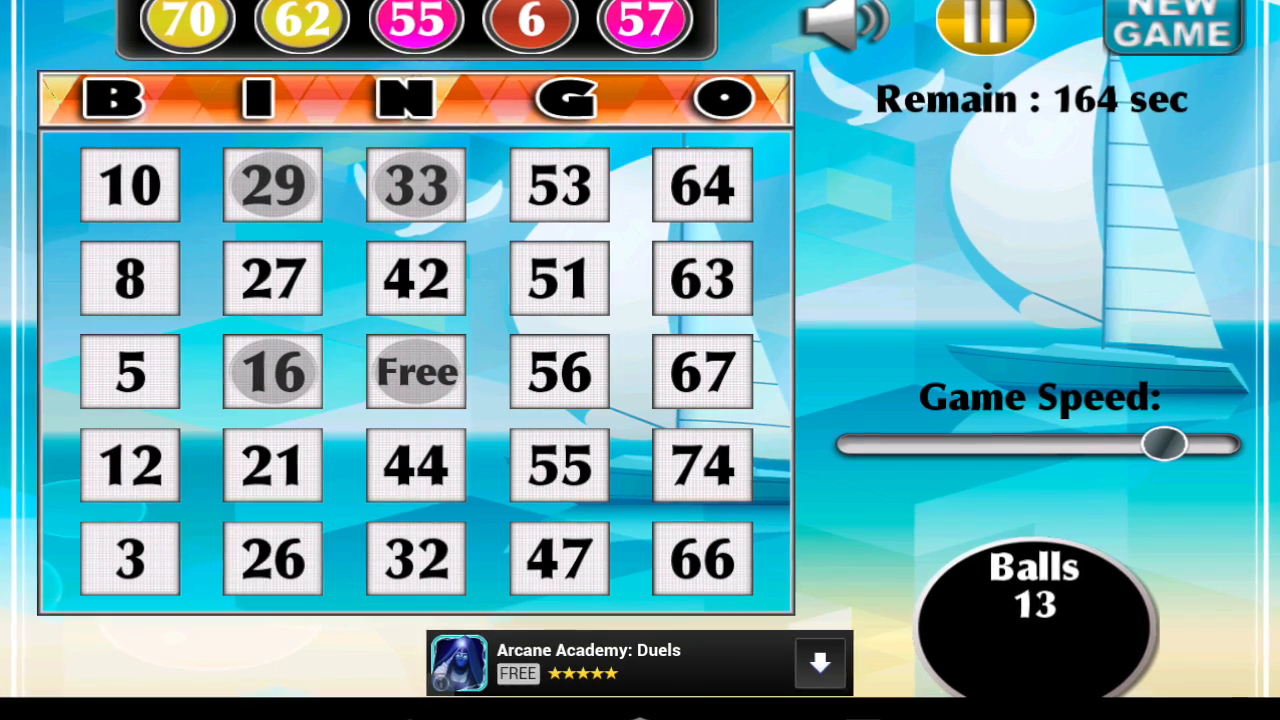The width and height of the screenshot is (1280, 720).
Task: Start a New Game
Action: [x=1172, y=25]
